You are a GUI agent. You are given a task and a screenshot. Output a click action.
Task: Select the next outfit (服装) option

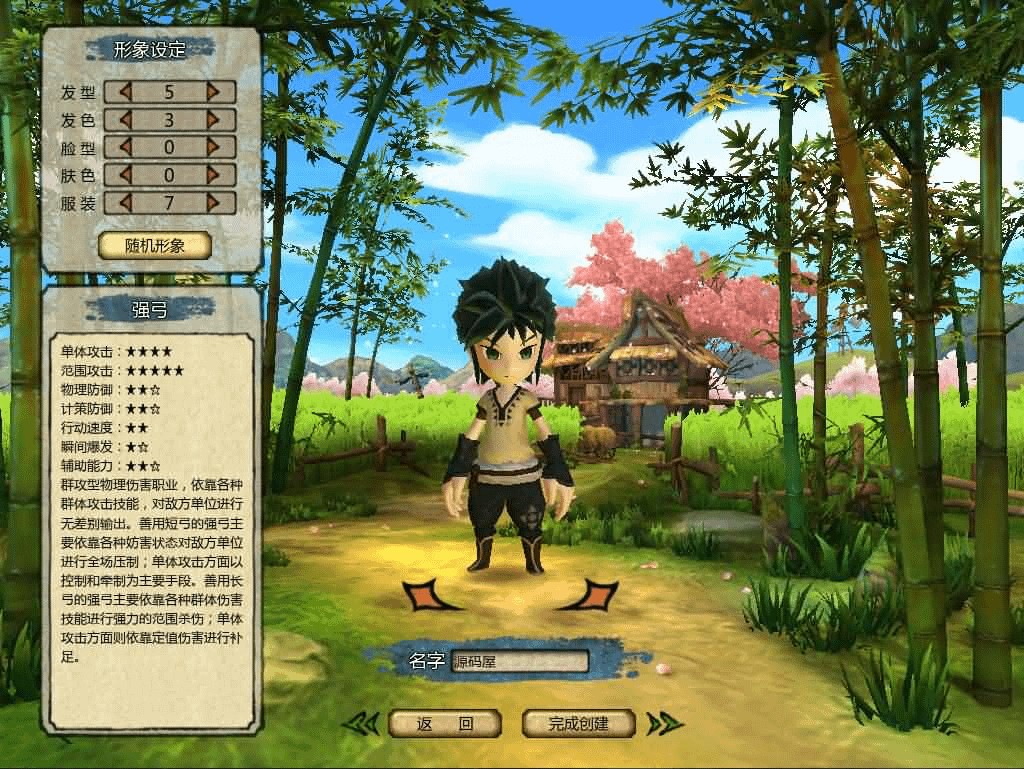213,203
